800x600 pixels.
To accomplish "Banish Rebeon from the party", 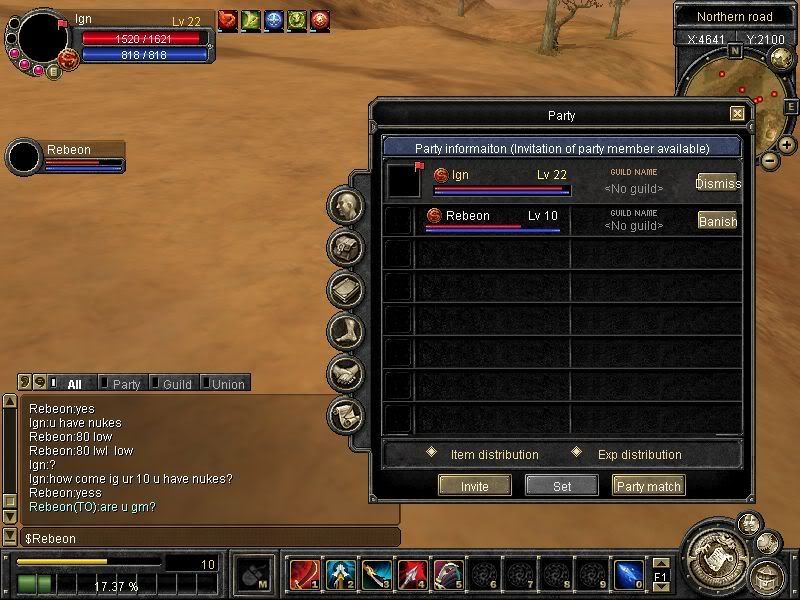I will click(717, 221).
